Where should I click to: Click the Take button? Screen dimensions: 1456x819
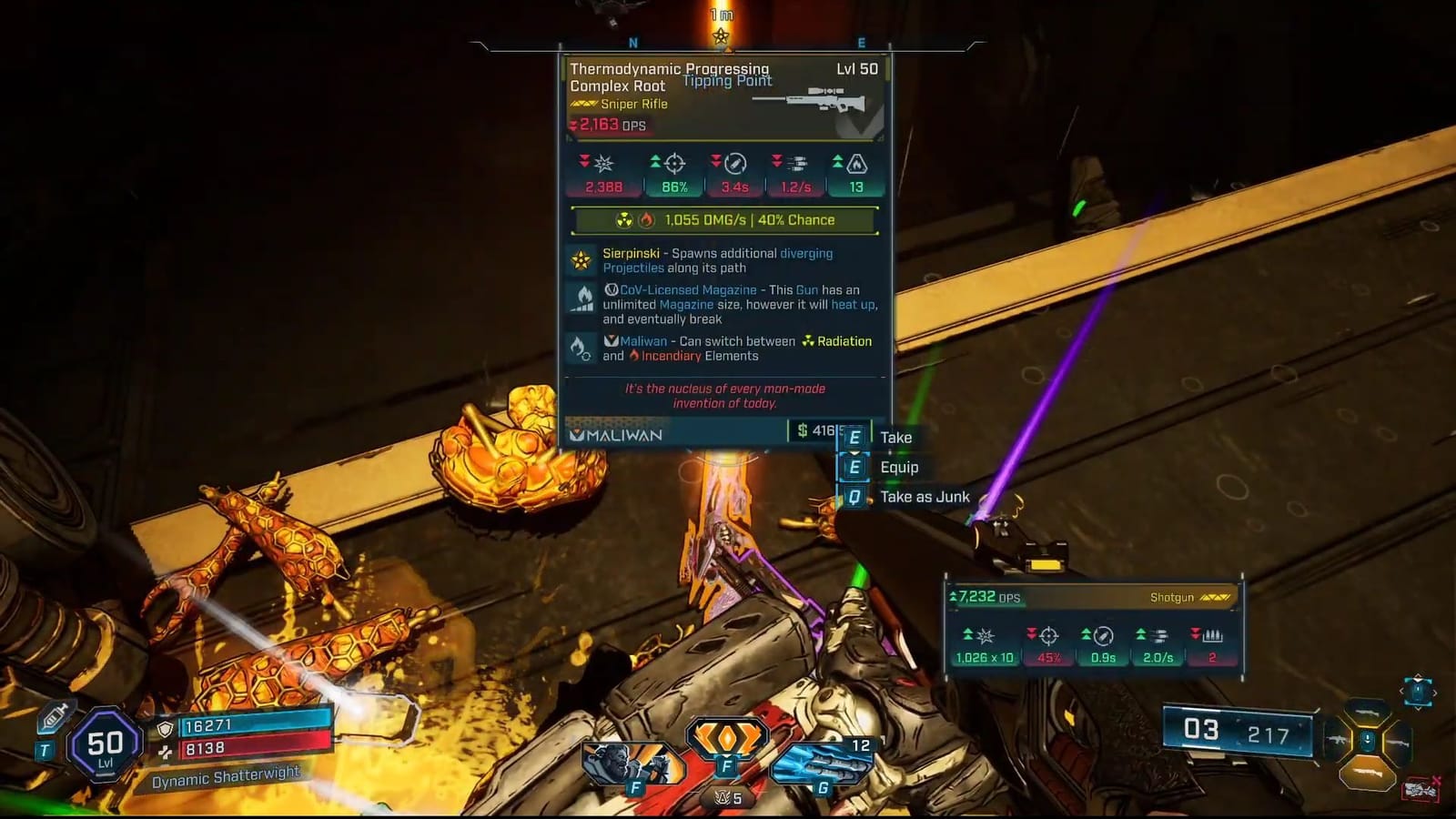click(x=895, y=438)
